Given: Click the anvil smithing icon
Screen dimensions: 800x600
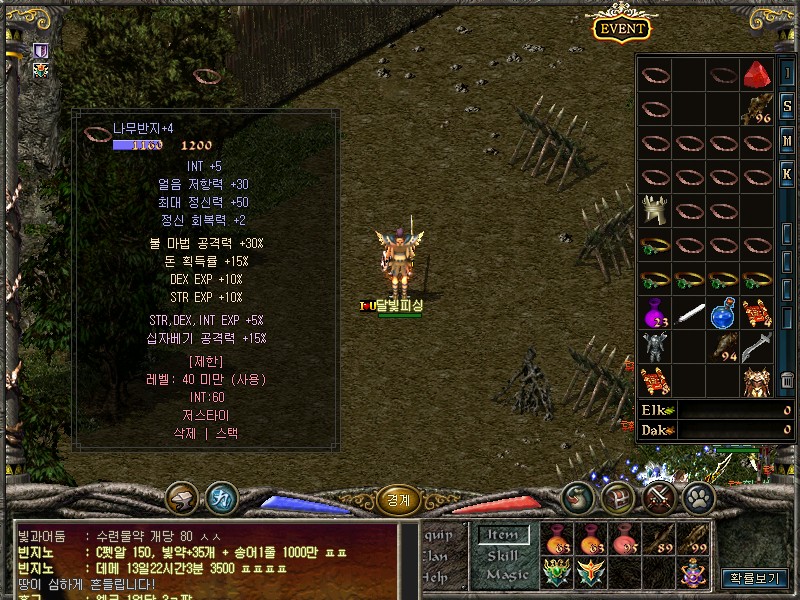Looking at the screenshot, I should coord(183,497).
